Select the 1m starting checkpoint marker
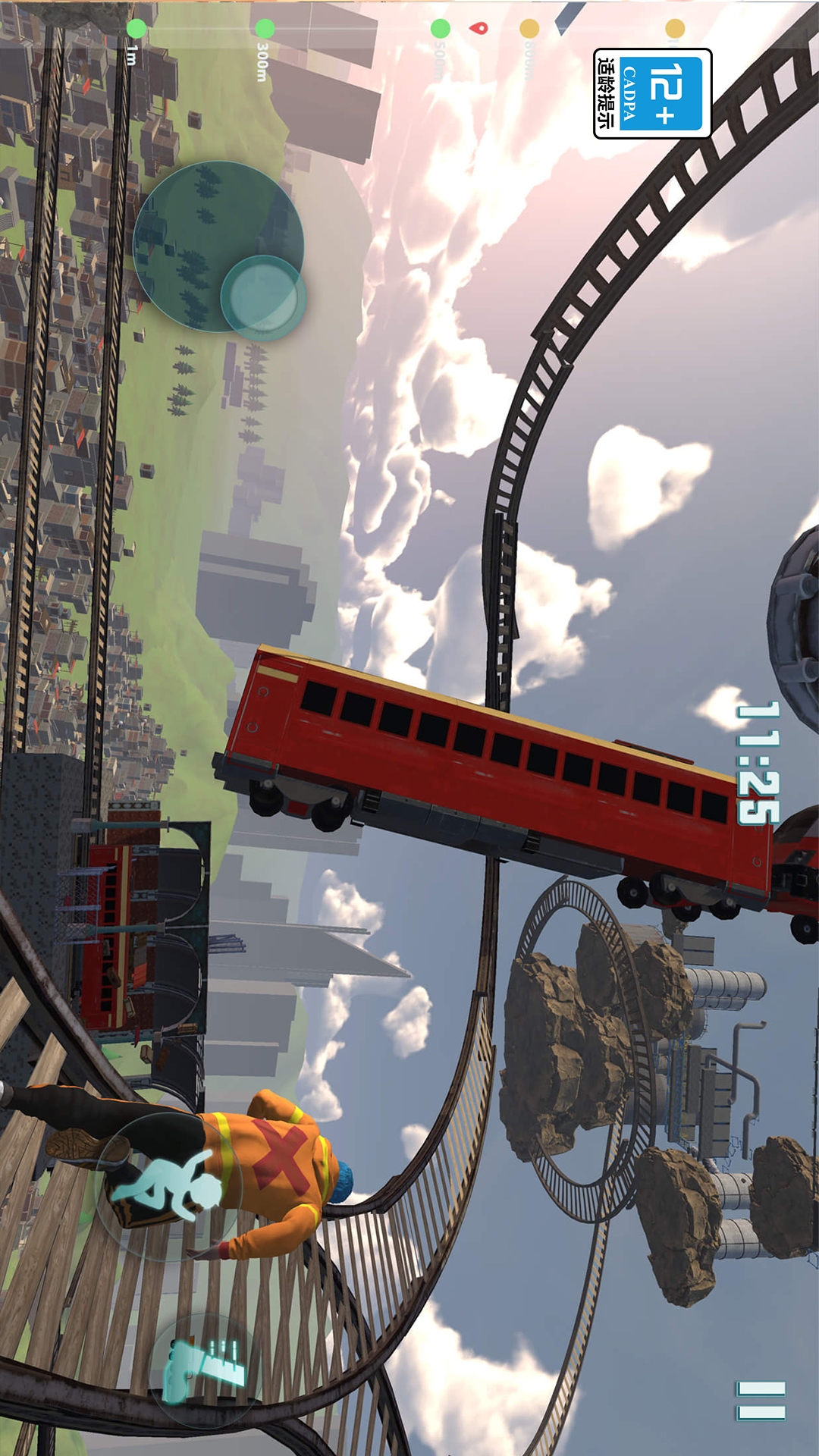The height and width of the screenshot is (1456, 819). tap(136, 29)
